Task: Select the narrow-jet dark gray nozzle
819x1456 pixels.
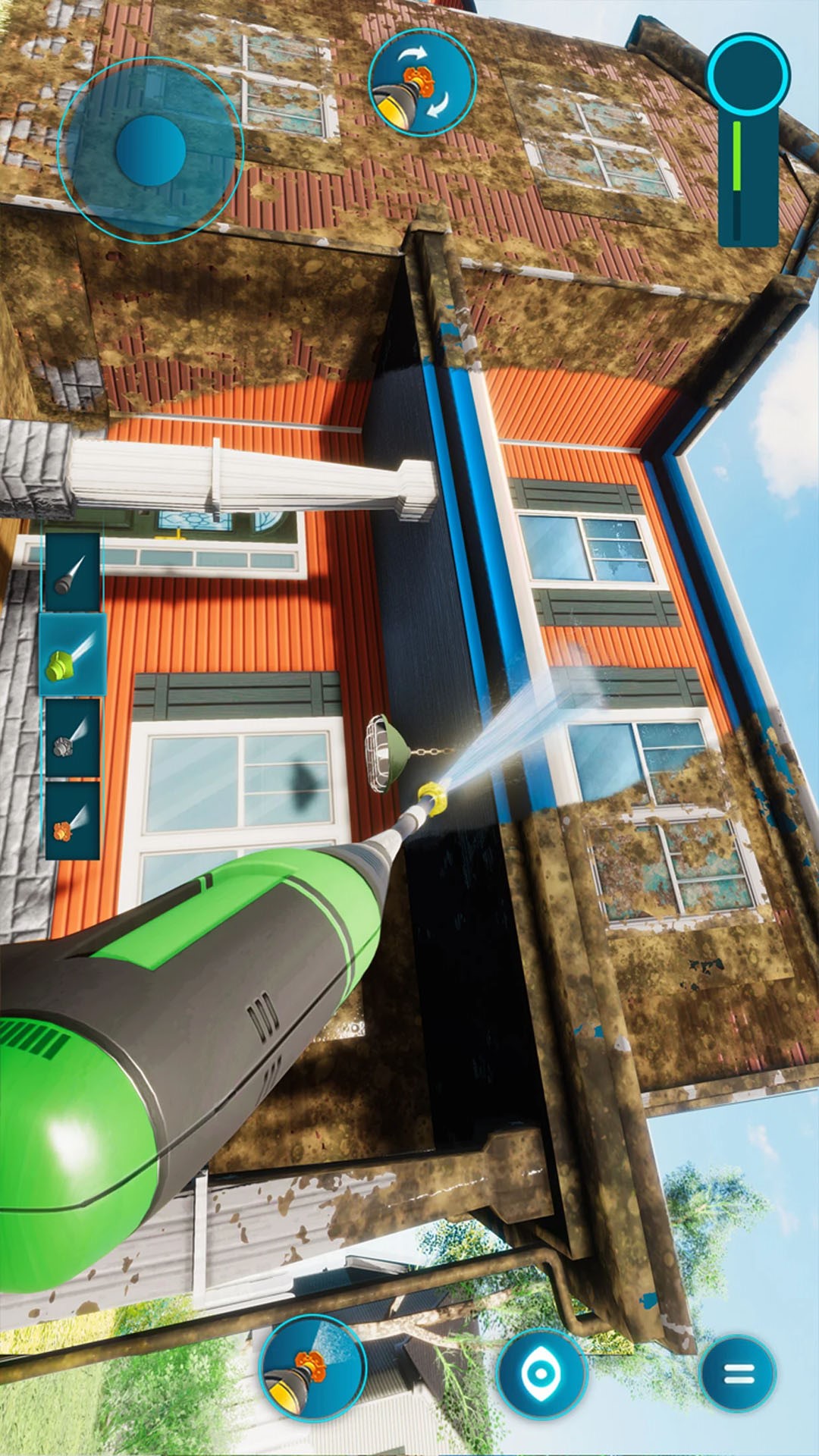Action: point(73,573)
